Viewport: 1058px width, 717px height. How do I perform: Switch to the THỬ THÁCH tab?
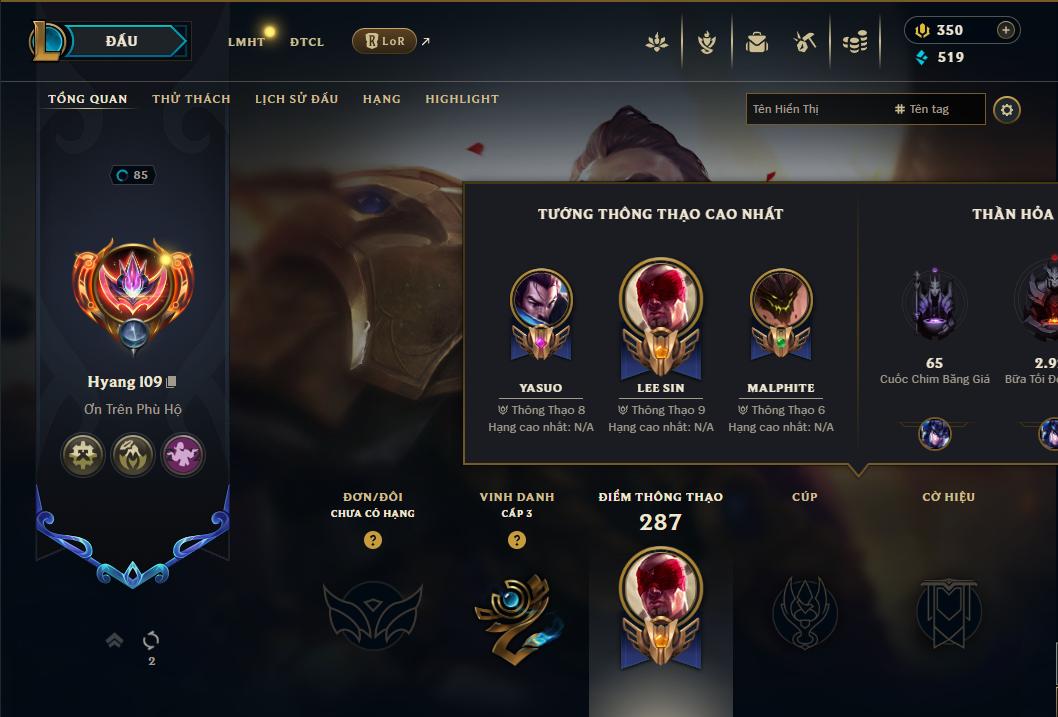tap(191, 99)
